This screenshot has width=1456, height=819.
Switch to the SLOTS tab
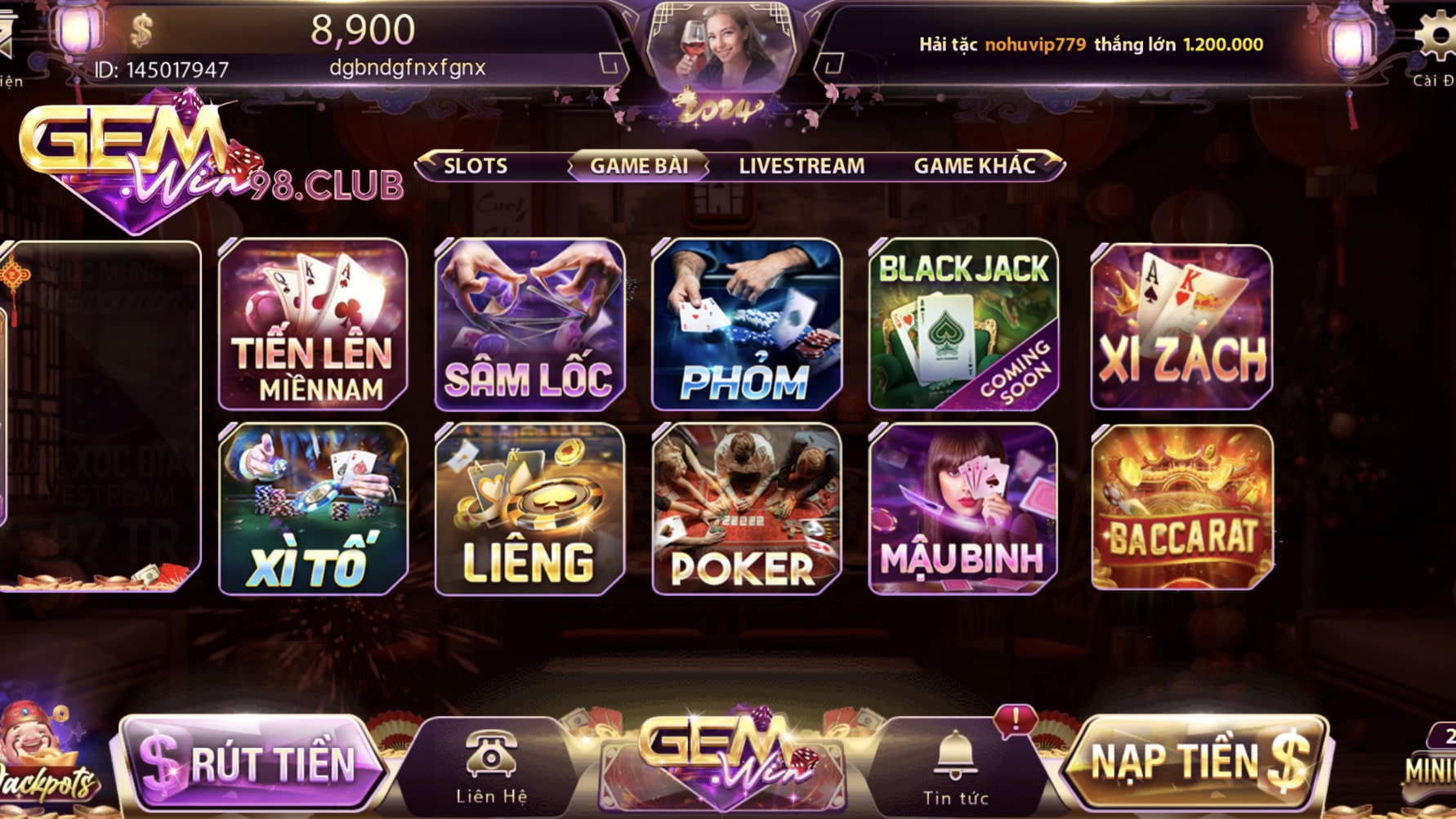click(x=476, y=166)
